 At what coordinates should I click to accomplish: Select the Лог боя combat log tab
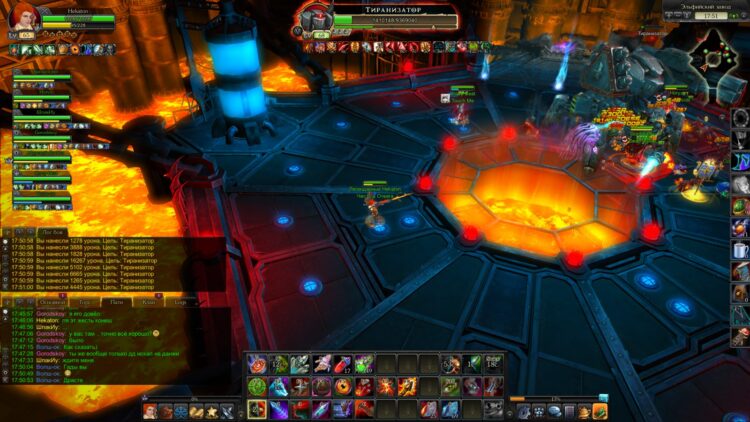click(50, 230)
